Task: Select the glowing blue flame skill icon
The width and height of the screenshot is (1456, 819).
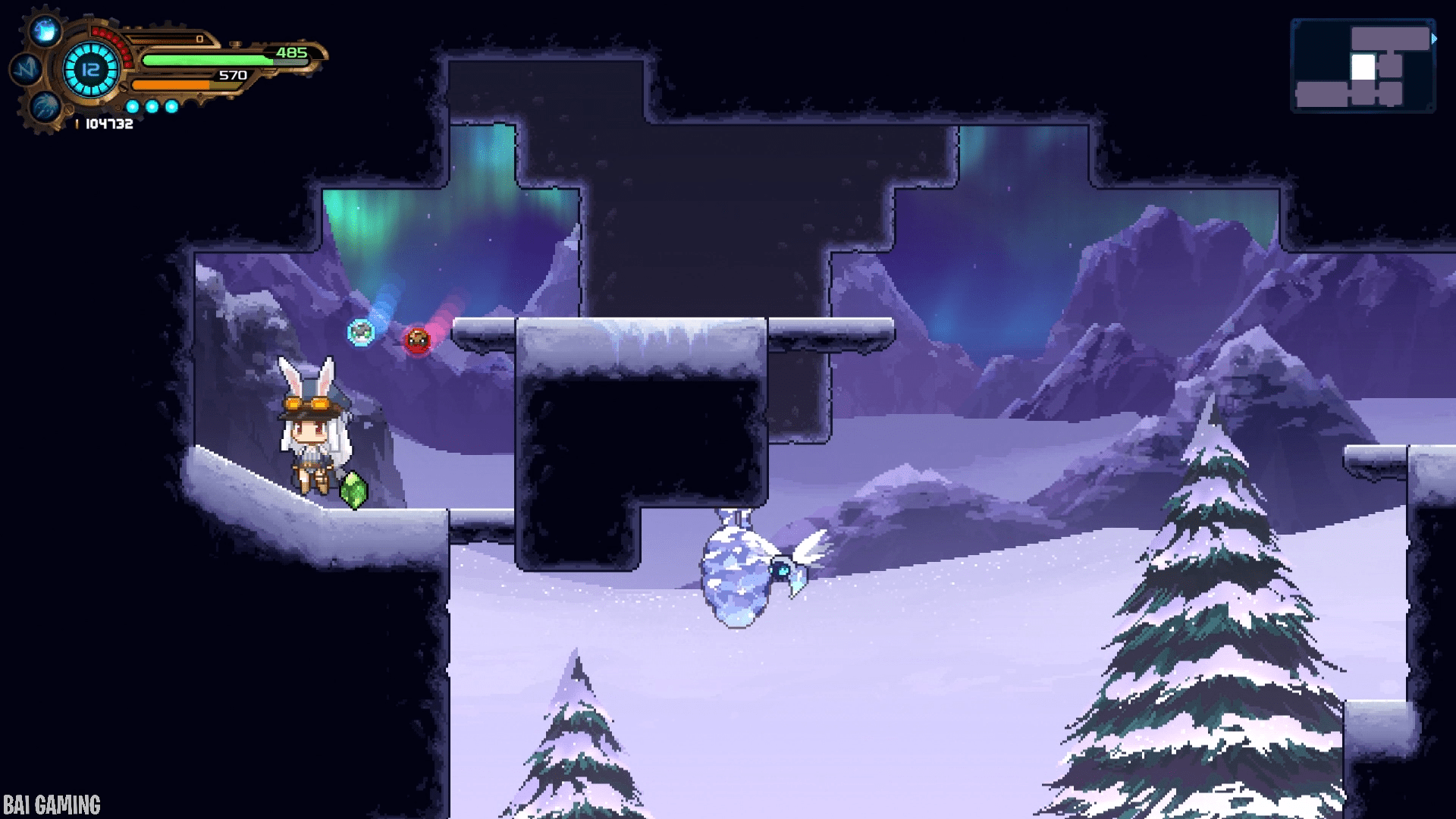Action: [45, 31]
